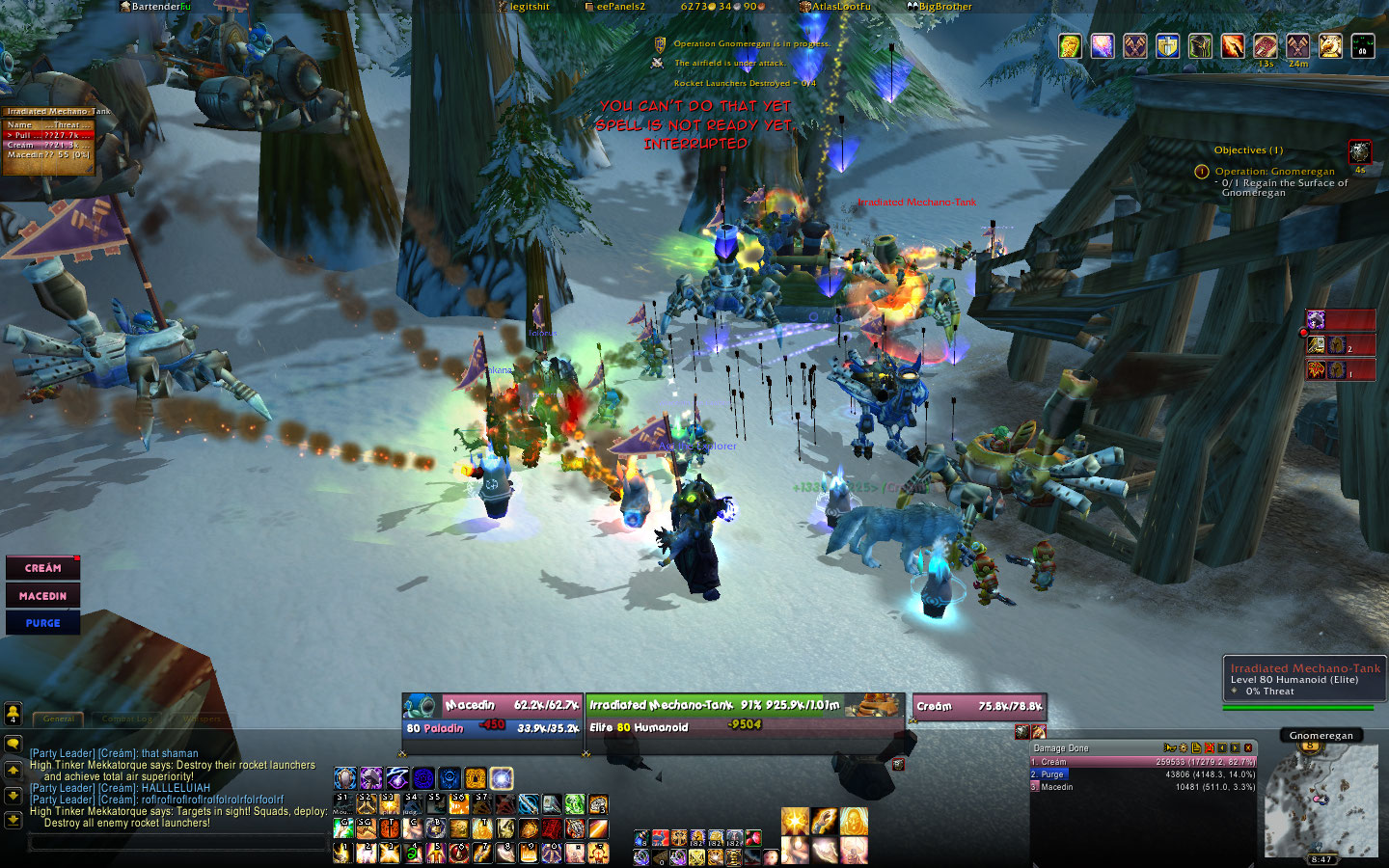Click the crossed hammers buff with 24m timer

(x=1297, y=45)
